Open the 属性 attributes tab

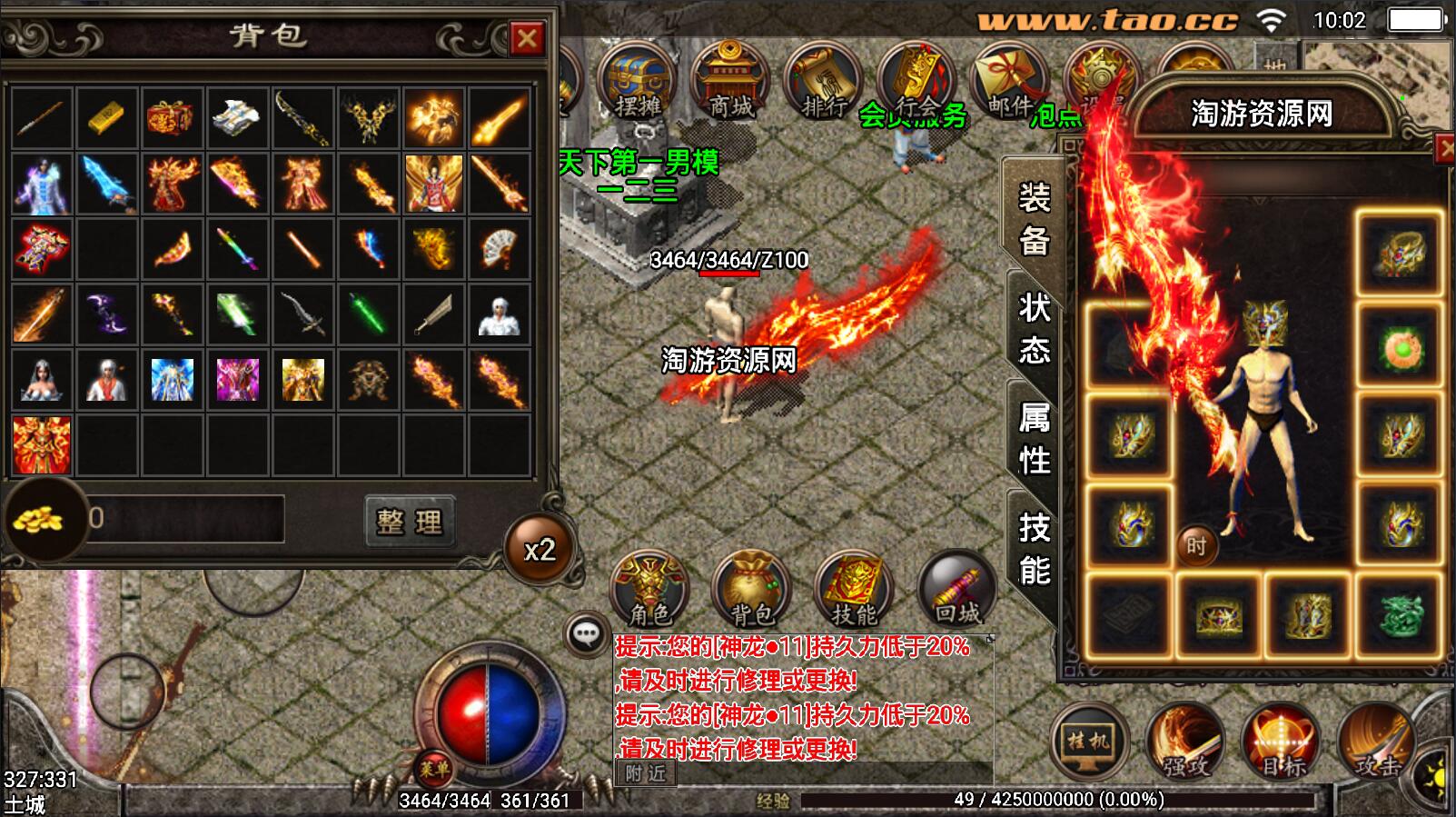tap(1034, 438)
